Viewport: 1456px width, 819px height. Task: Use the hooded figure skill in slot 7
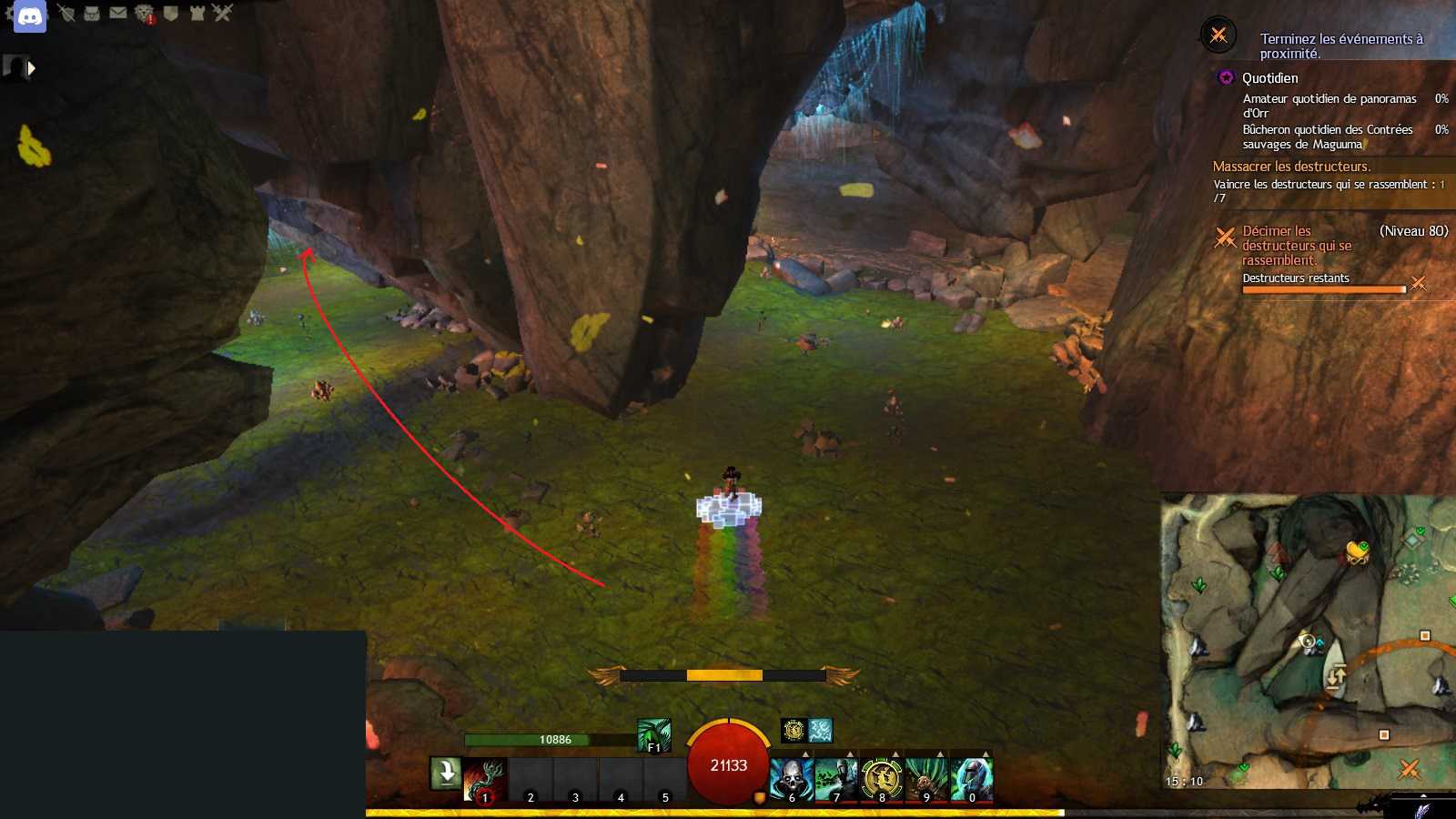pyautogui.click(x=836, y=780)
